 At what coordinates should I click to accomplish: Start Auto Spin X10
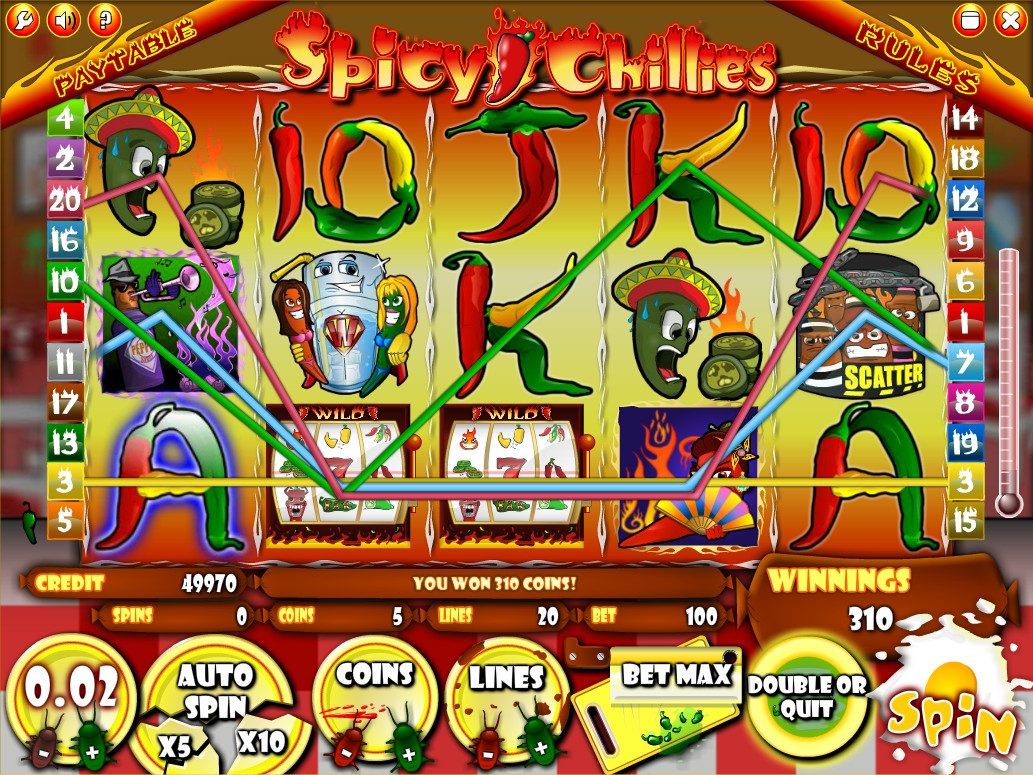[261, 741]
